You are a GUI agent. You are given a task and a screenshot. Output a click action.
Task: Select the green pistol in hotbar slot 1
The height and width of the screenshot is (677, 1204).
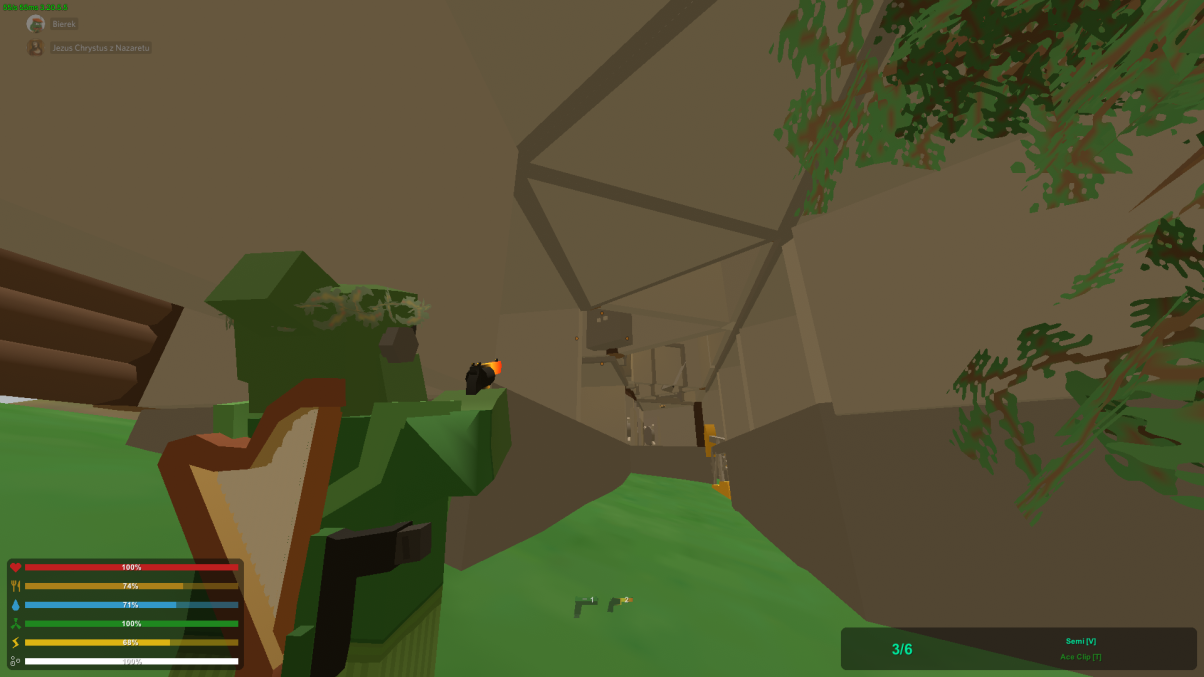pyautogui.click(x=584, y=606)
